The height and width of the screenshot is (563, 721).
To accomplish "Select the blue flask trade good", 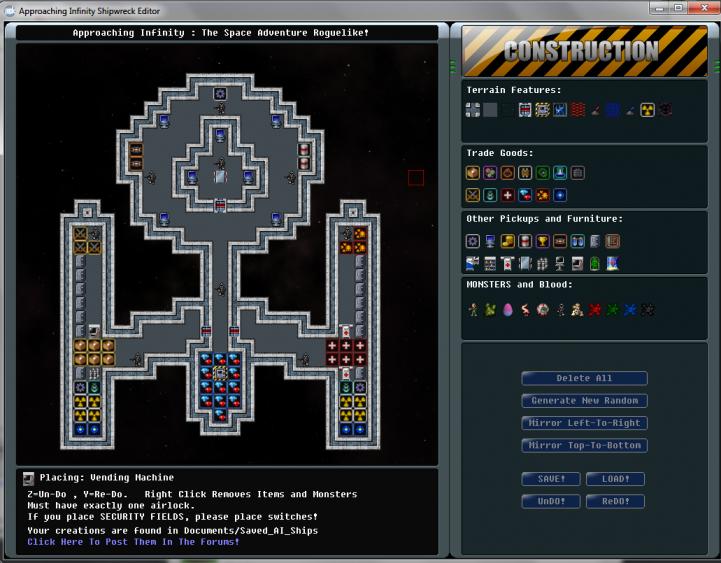I will [x=560, y=172].
